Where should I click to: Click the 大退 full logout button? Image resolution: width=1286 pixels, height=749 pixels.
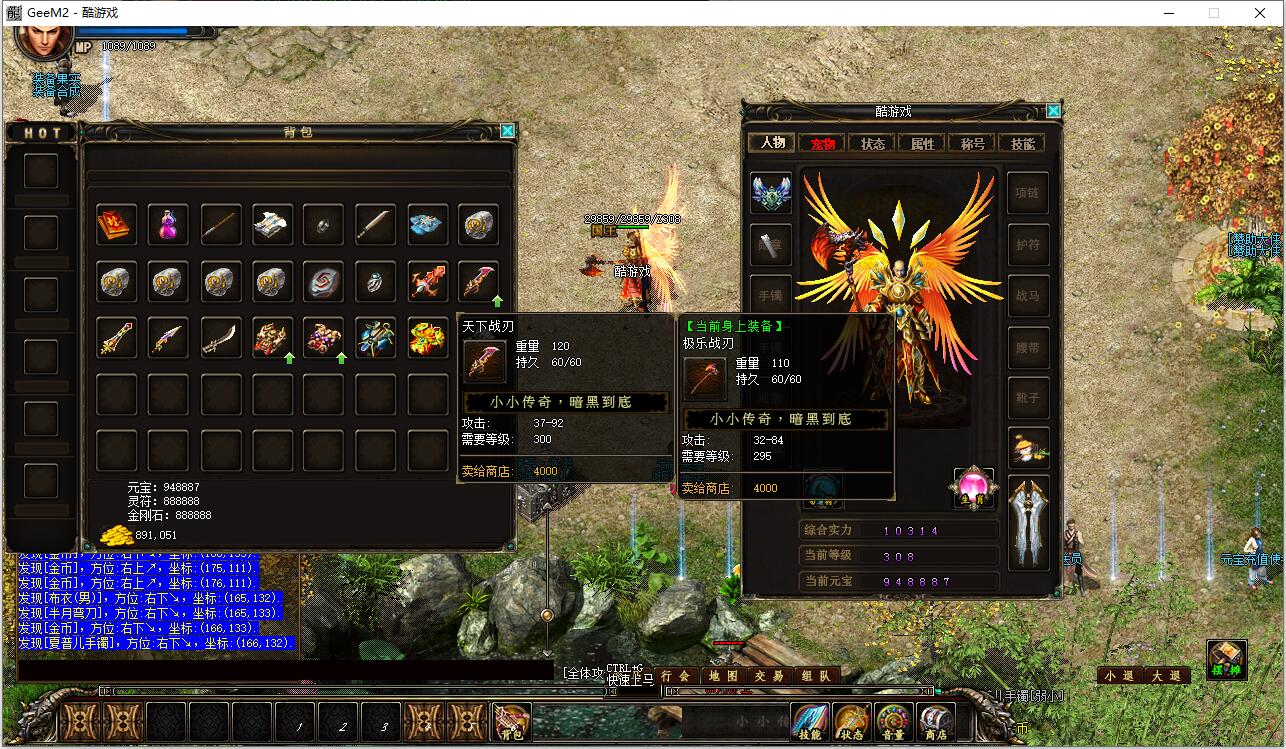pos(1166,676)
